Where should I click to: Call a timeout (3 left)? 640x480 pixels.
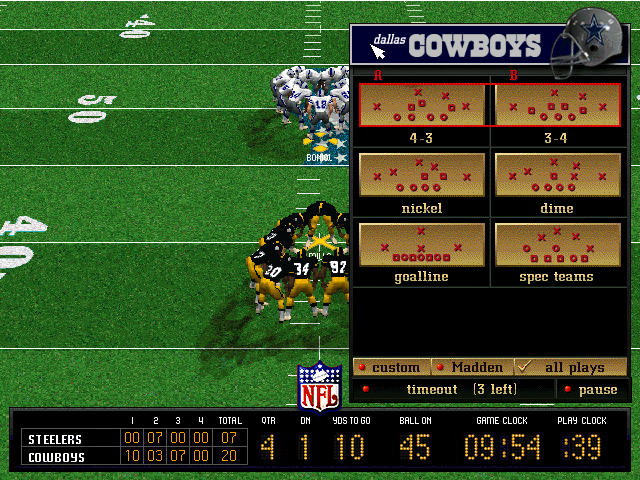coord(452,389)
